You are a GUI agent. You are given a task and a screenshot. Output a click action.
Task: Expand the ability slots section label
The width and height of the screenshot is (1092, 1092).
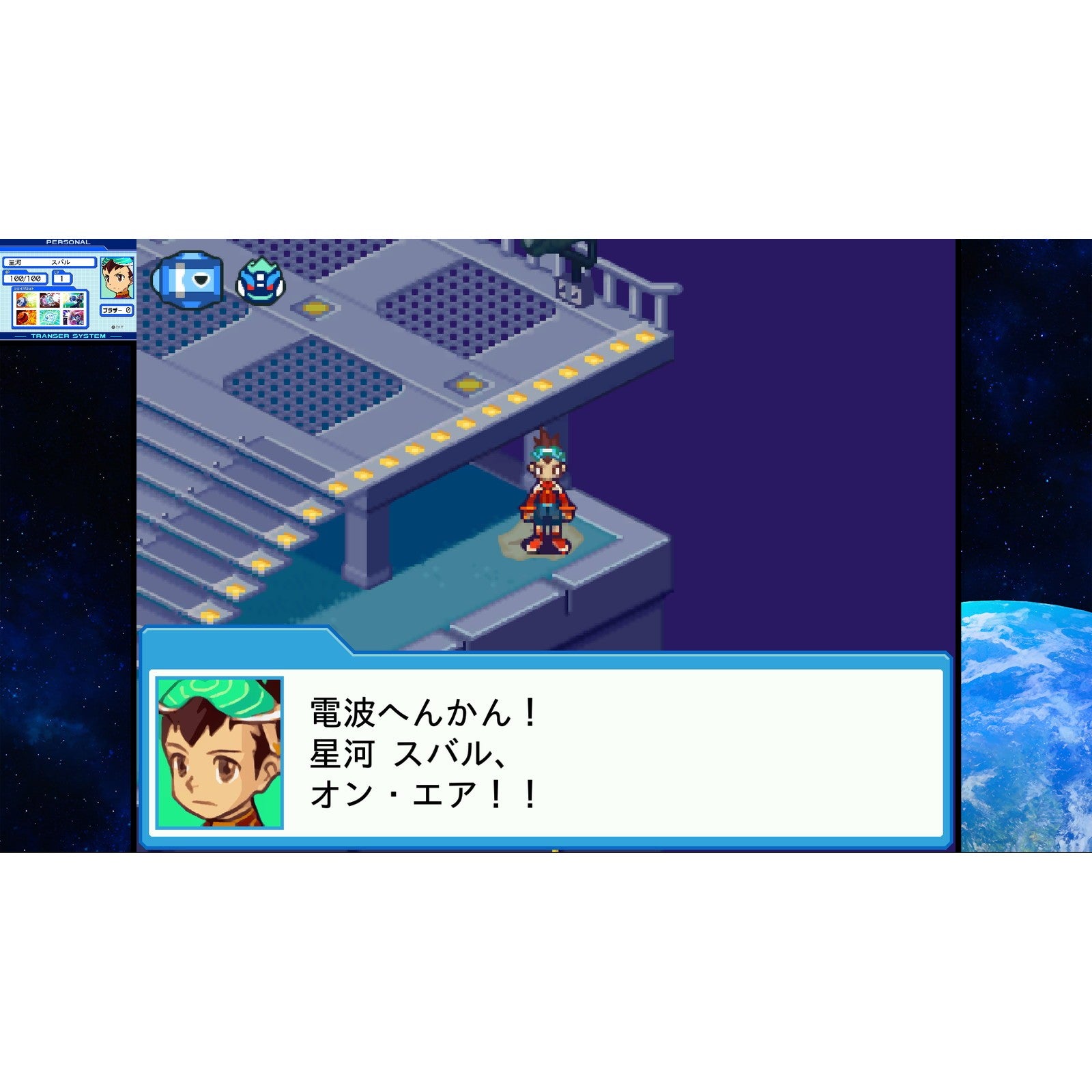(23, 289)
